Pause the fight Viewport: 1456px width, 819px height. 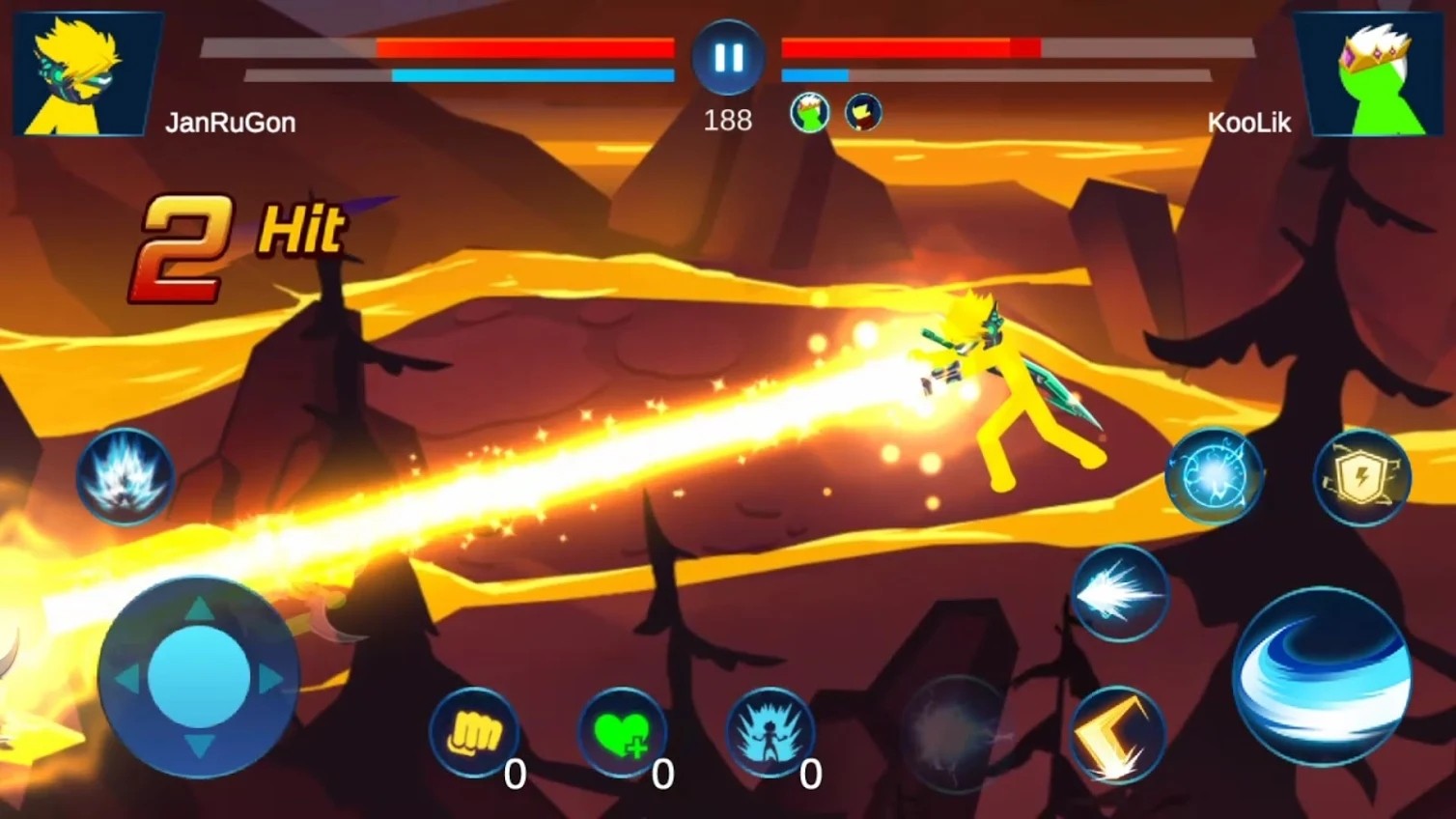(728, 58)
